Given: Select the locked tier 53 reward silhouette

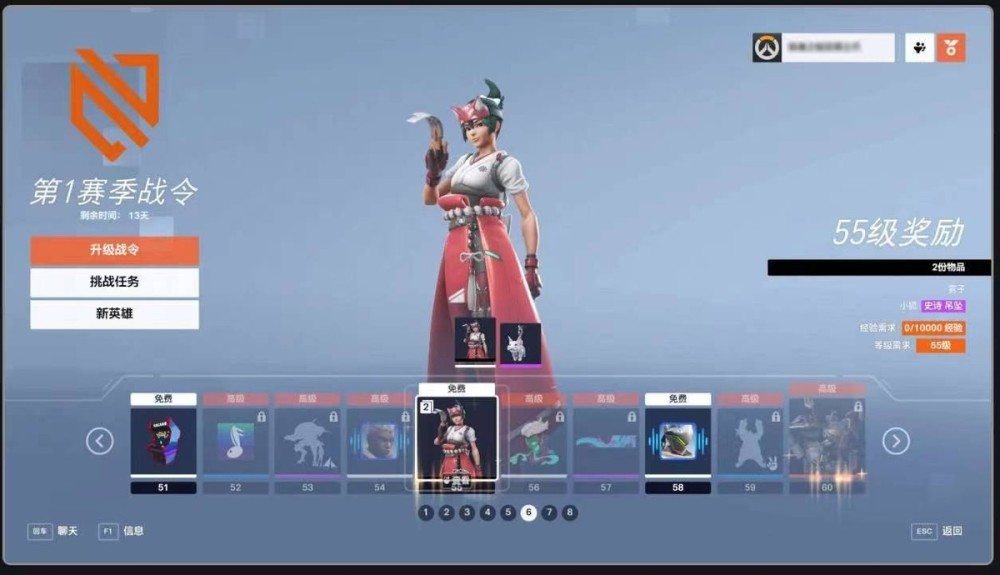Looking at the screenshot, I should 308,441.
